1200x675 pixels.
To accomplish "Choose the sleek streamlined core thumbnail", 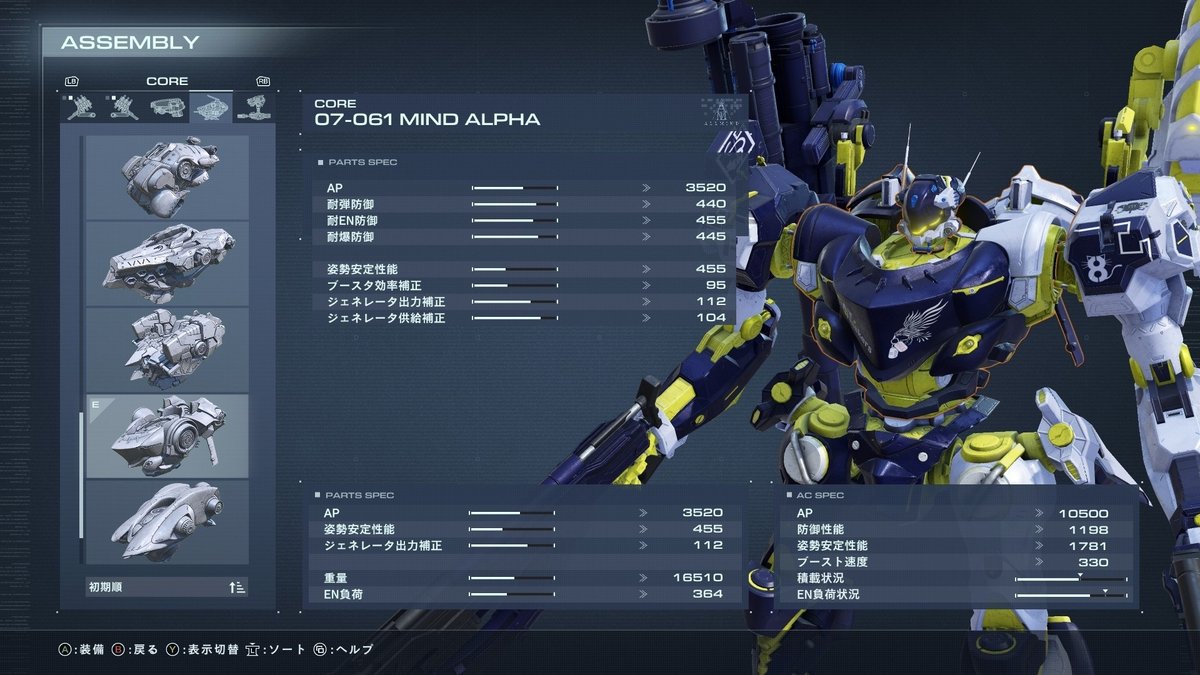I will [x=167, y=521].
